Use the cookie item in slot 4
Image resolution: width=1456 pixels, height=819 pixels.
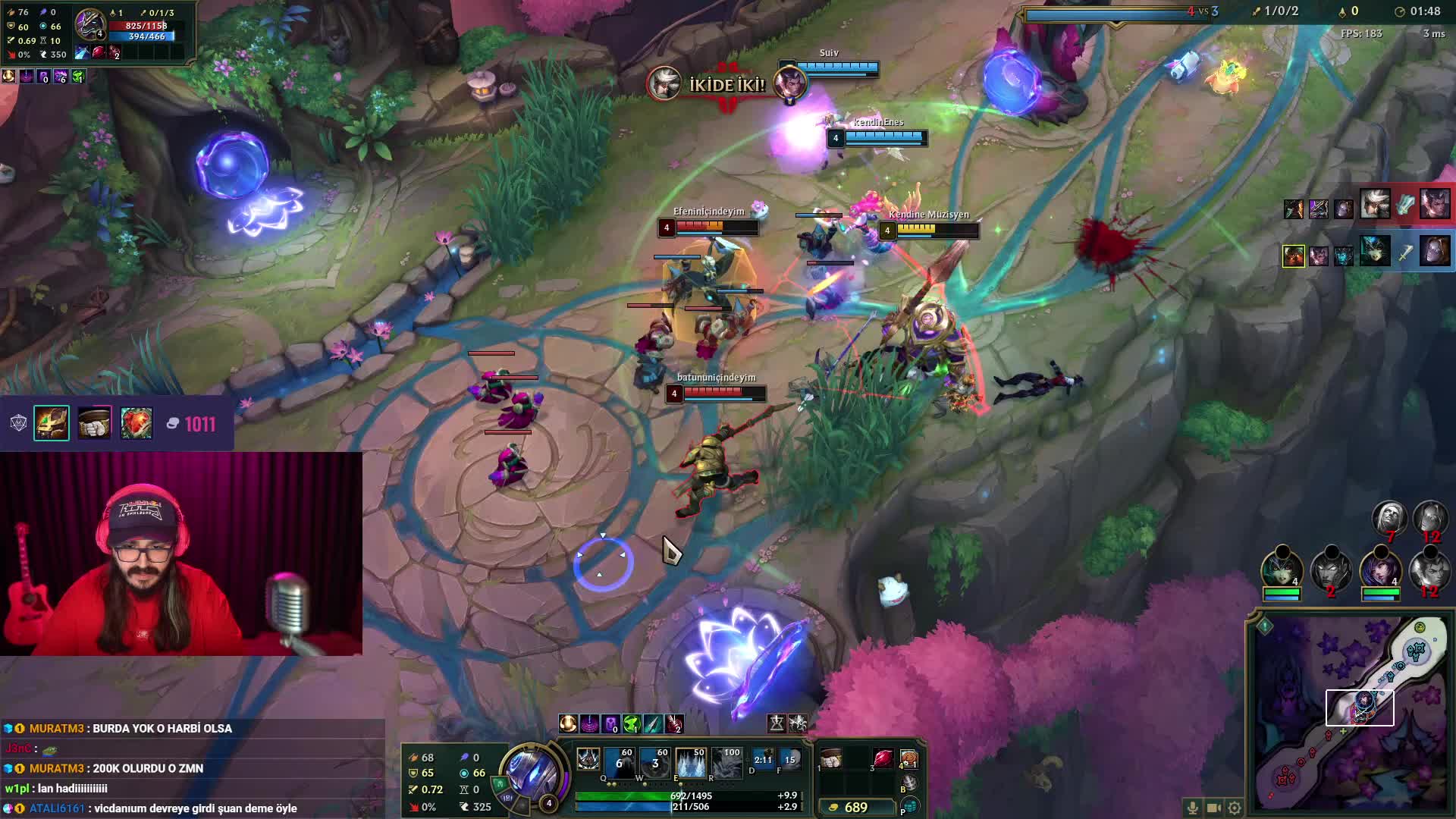(908, 759)
